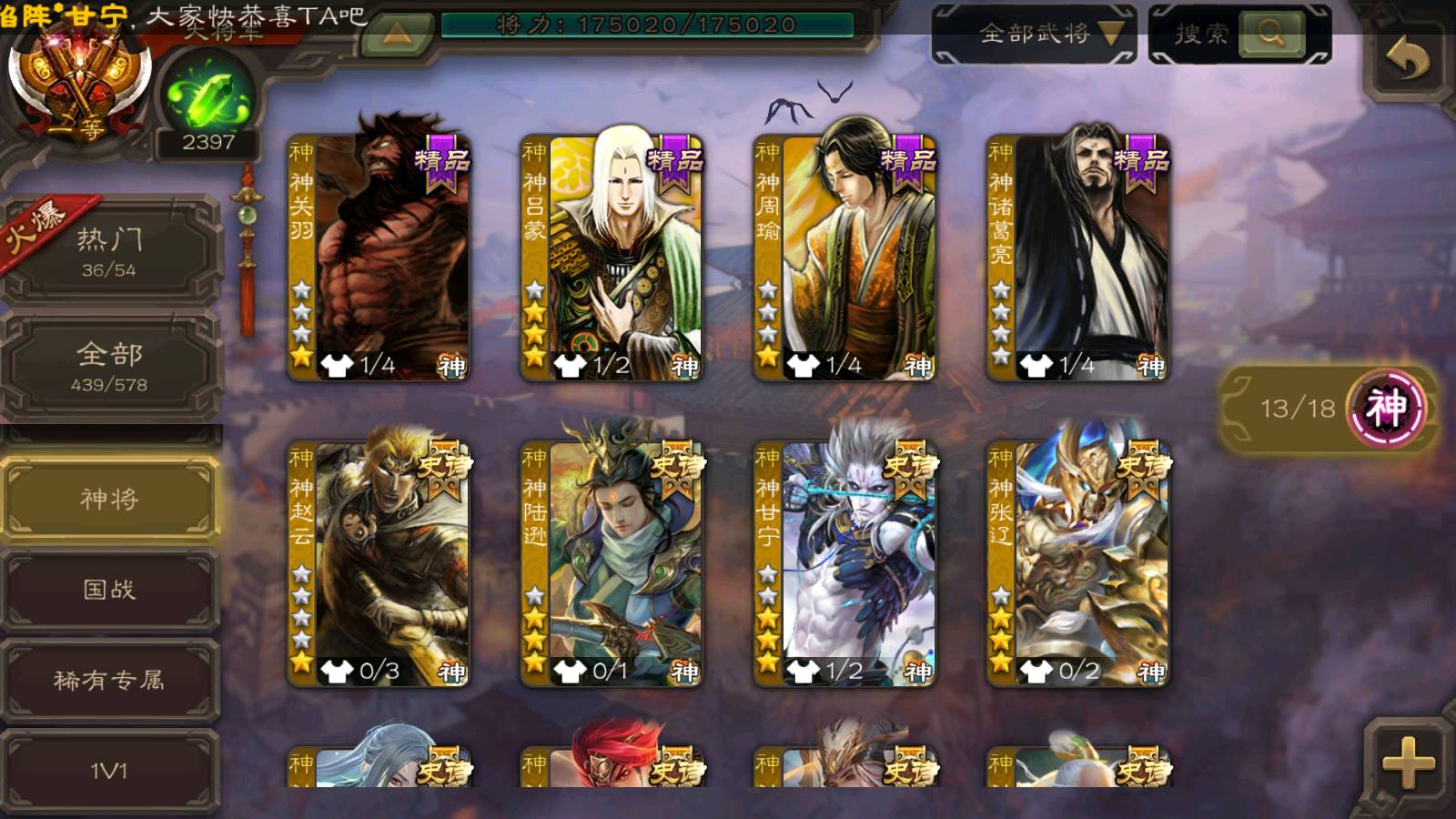Go back with the return arrow
The height and width of the screenshot is (819, 1456).
(x=1407, y=60)
